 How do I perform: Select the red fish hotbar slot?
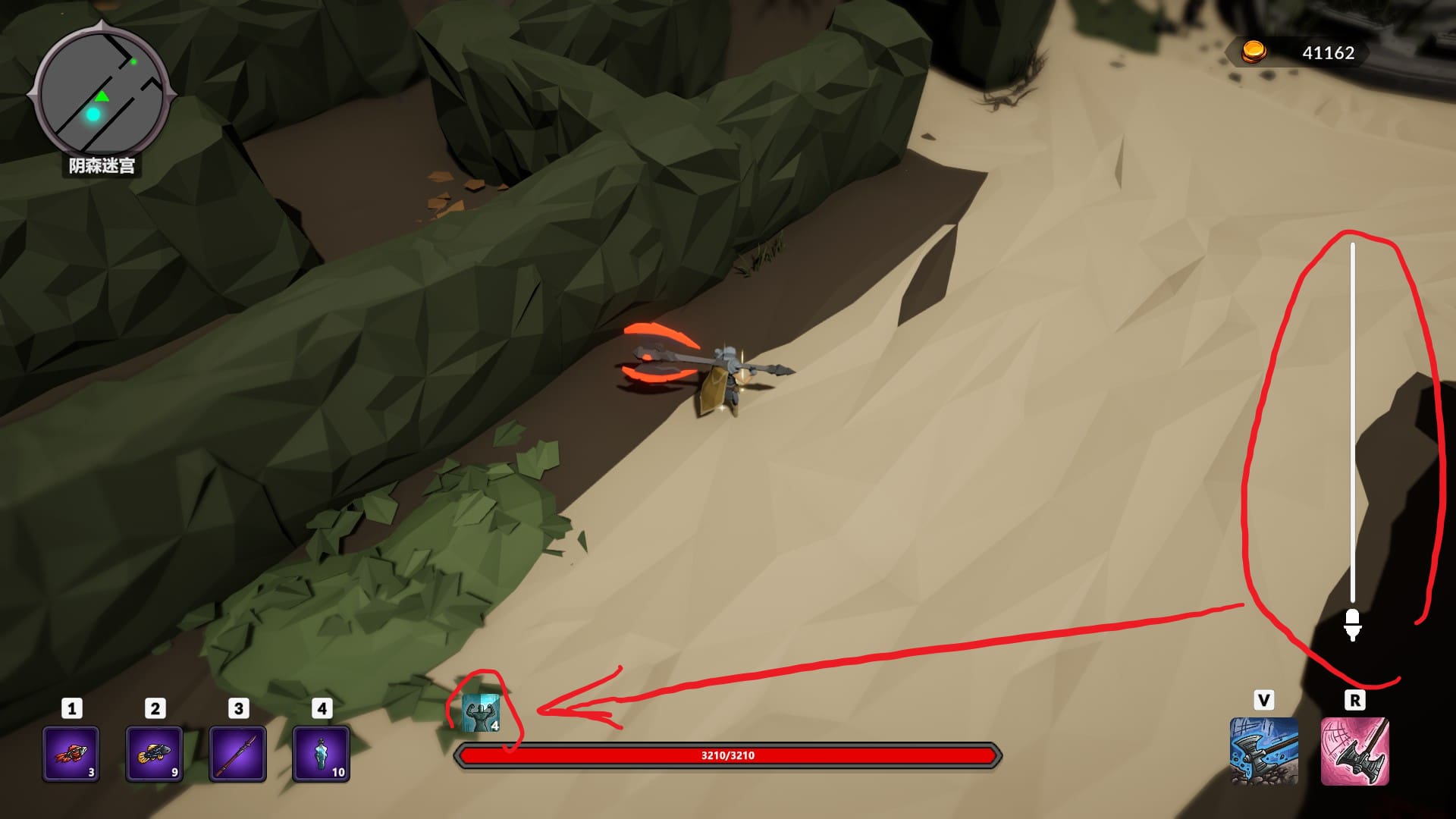click(71, 754)
